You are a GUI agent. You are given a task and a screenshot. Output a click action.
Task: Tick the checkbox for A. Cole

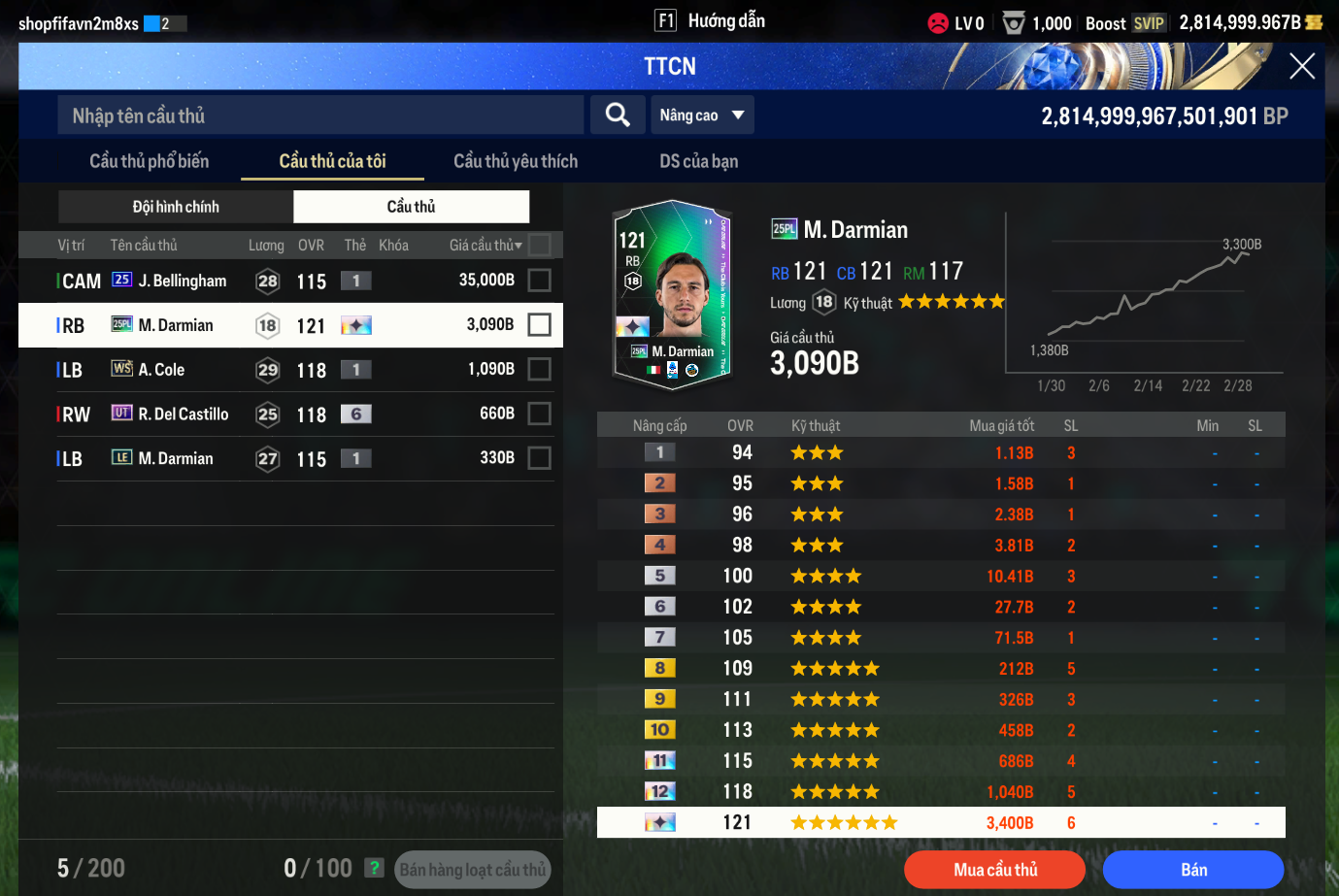click(x=539, y=370)
